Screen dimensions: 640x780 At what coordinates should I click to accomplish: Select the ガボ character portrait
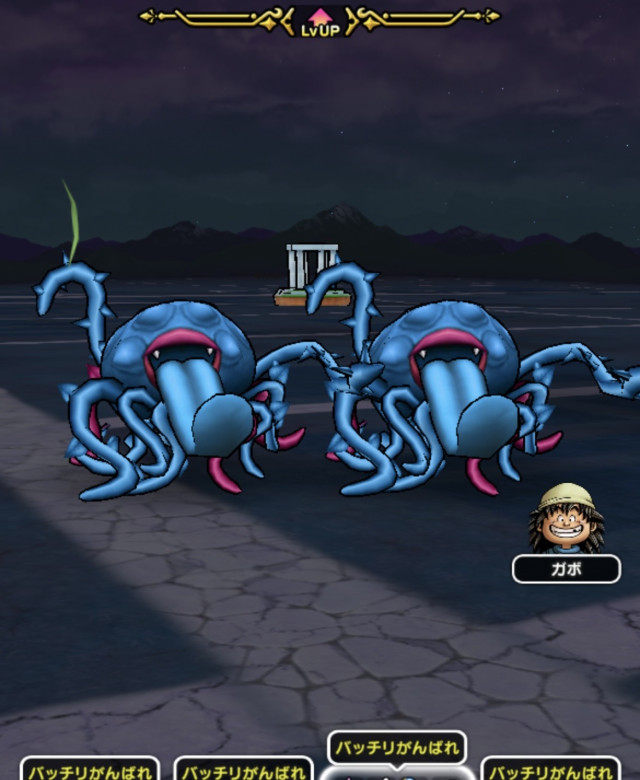coord(559,519)
